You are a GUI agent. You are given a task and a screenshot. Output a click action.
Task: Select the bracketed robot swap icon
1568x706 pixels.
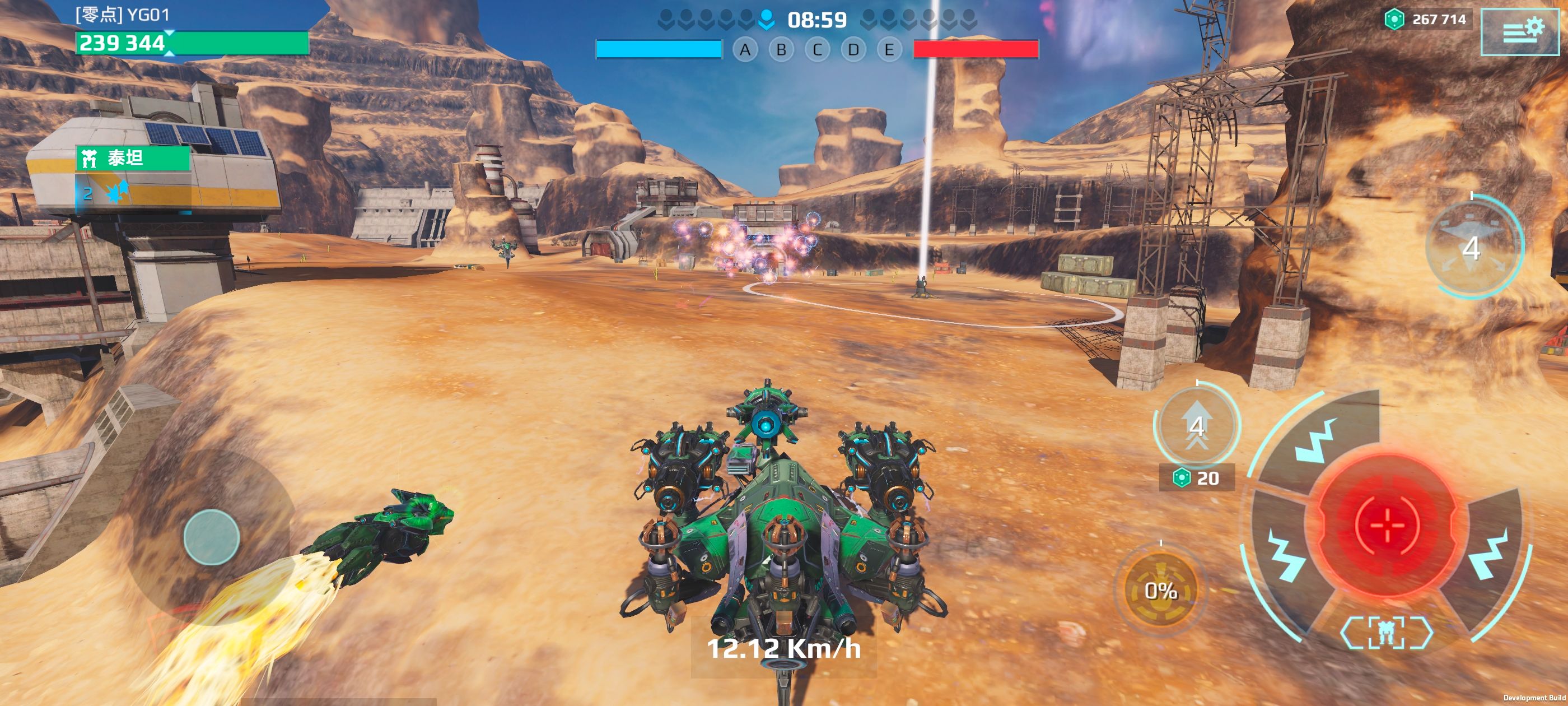(x=1386, y=632)
